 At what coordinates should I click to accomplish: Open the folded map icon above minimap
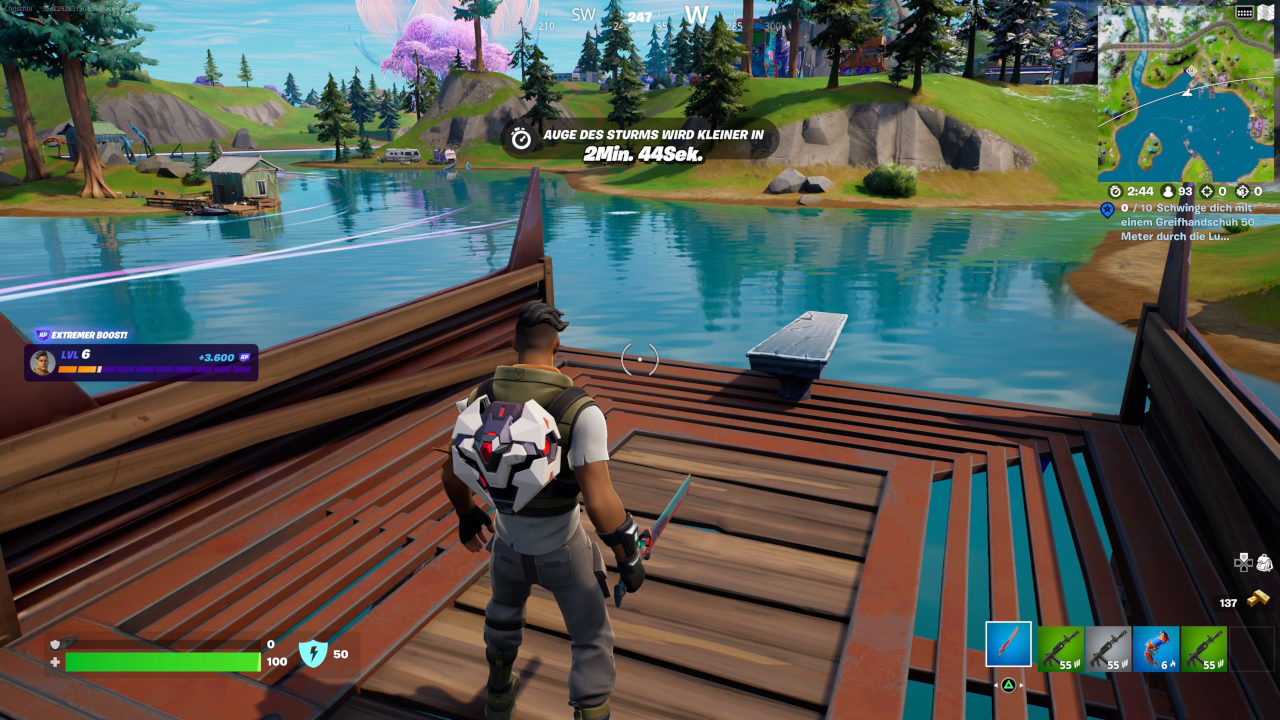(x=1264, y=12)
